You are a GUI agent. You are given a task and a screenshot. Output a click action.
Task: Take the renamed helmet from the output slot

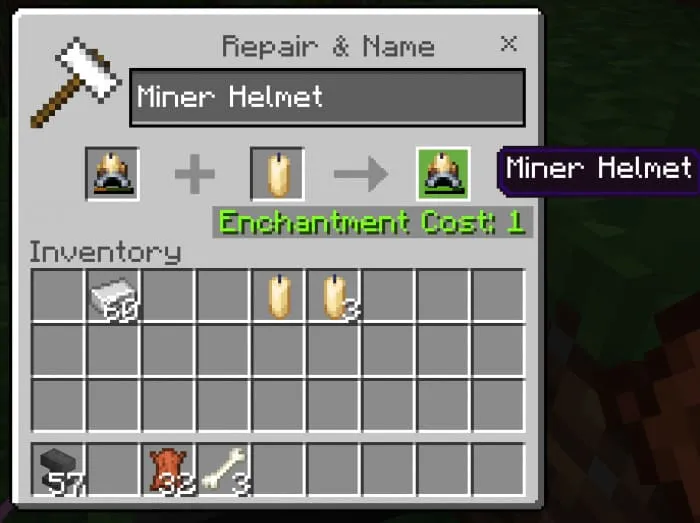[443, 174]
